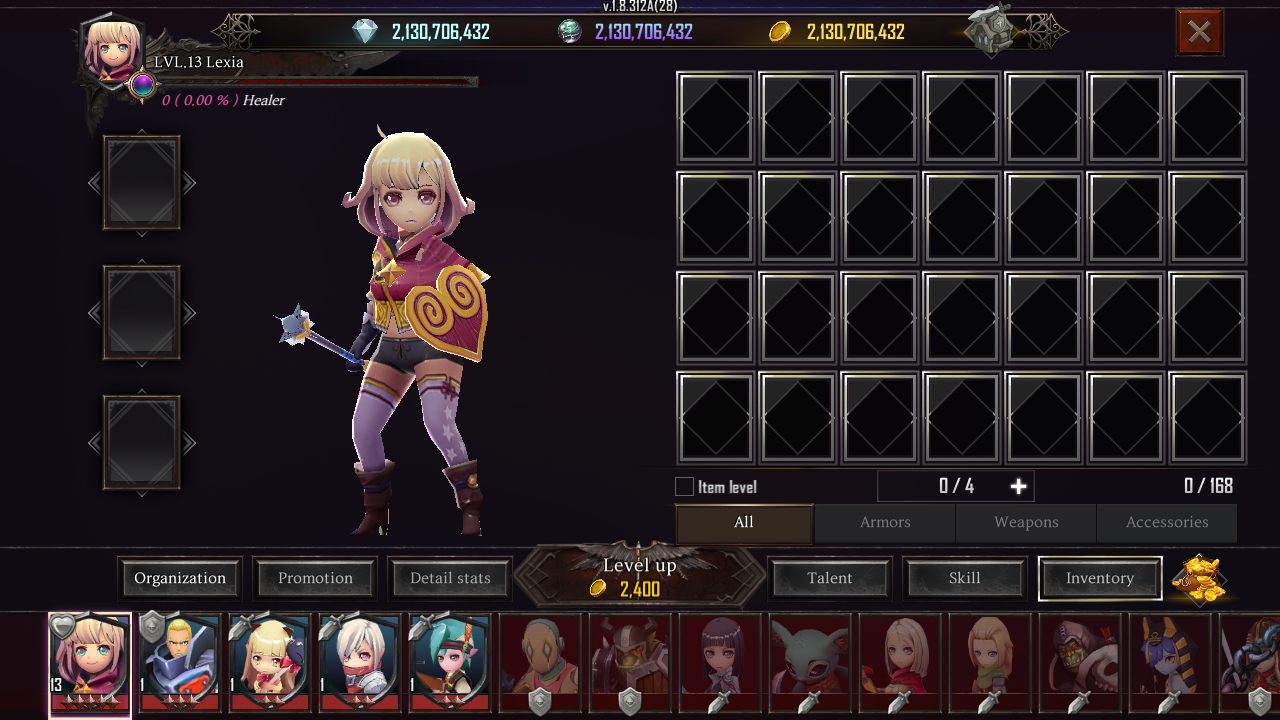Switch to the All items tab

click(744, 522)
